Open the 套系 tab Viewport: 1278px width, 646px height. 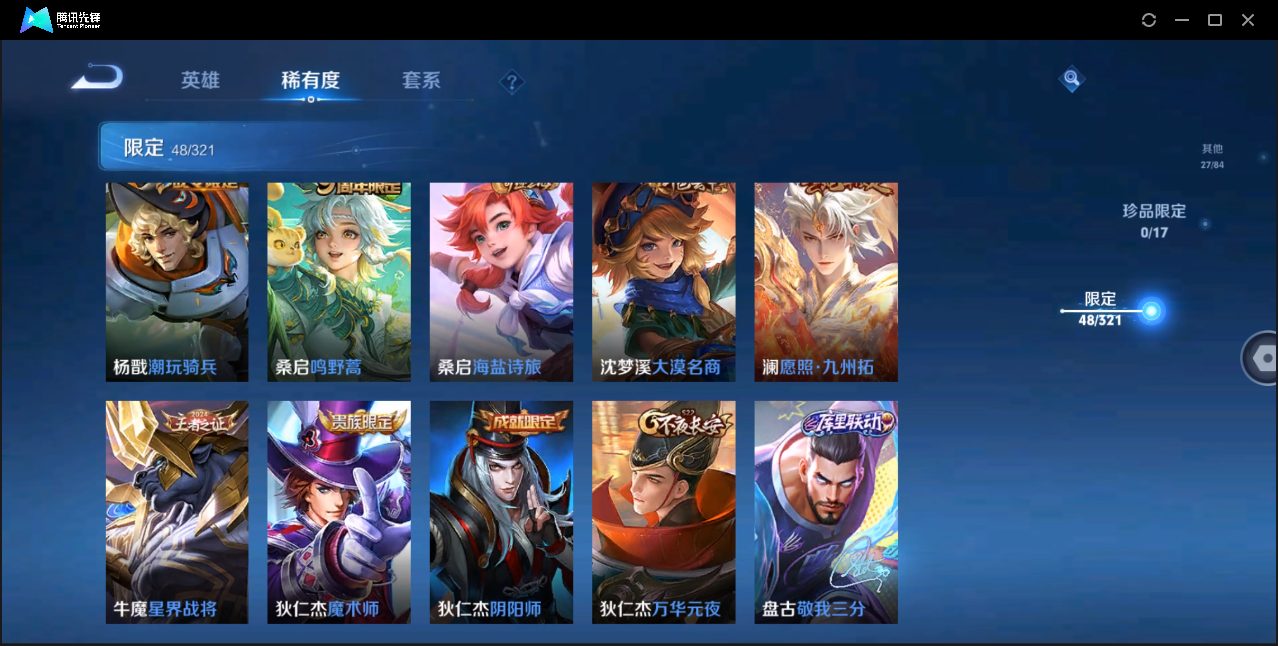click(x=421, y=81)
